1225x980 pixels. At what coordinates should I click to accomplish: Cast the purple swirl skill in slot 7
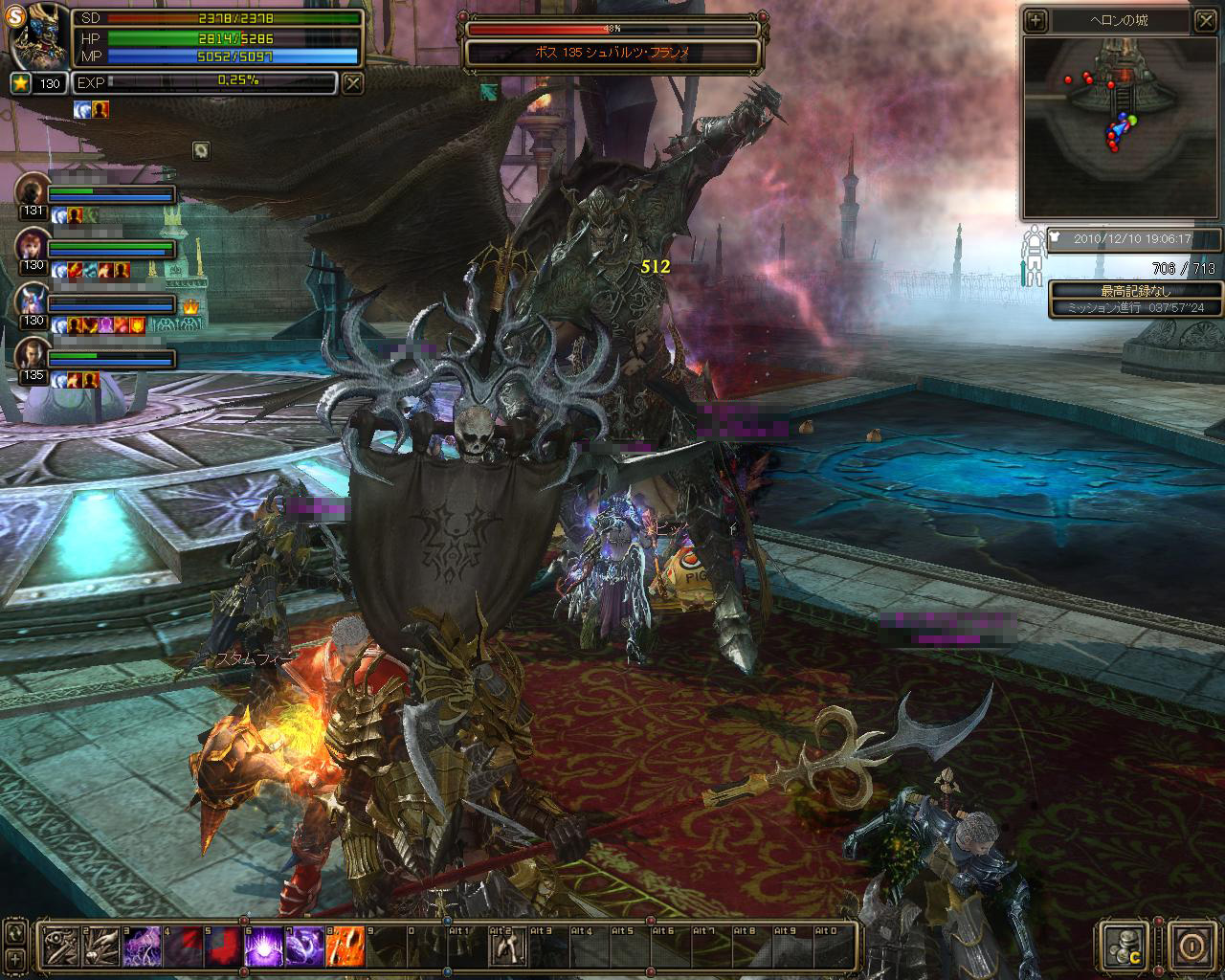click(304, 947)
